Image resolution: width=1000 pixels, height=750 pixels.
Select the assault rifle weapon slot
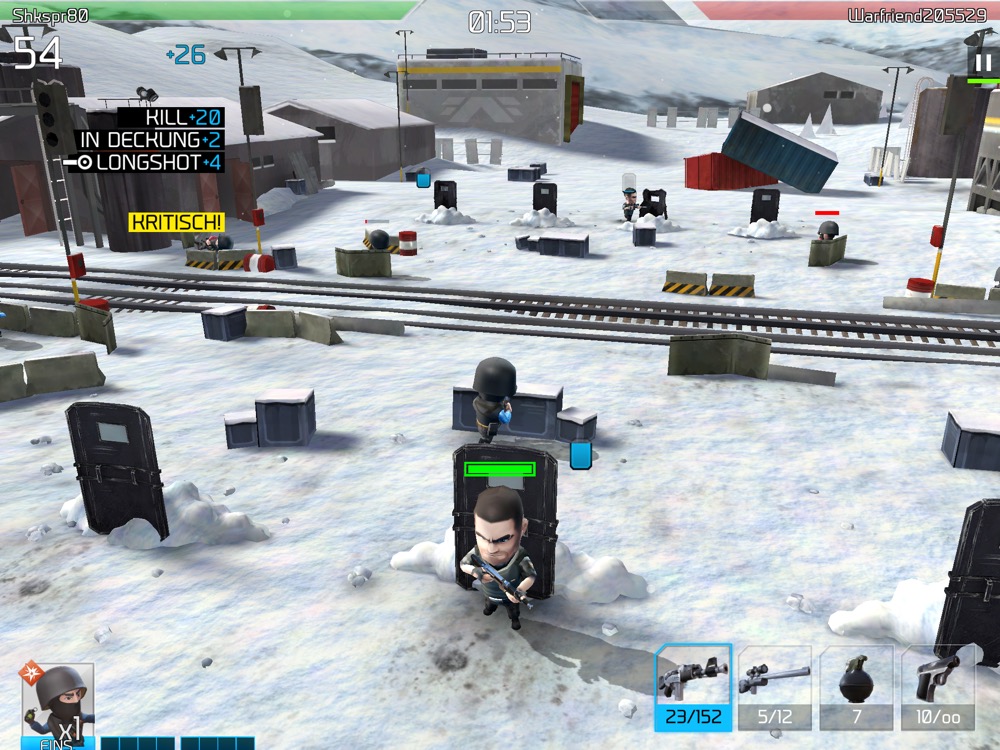click(693, 686)
